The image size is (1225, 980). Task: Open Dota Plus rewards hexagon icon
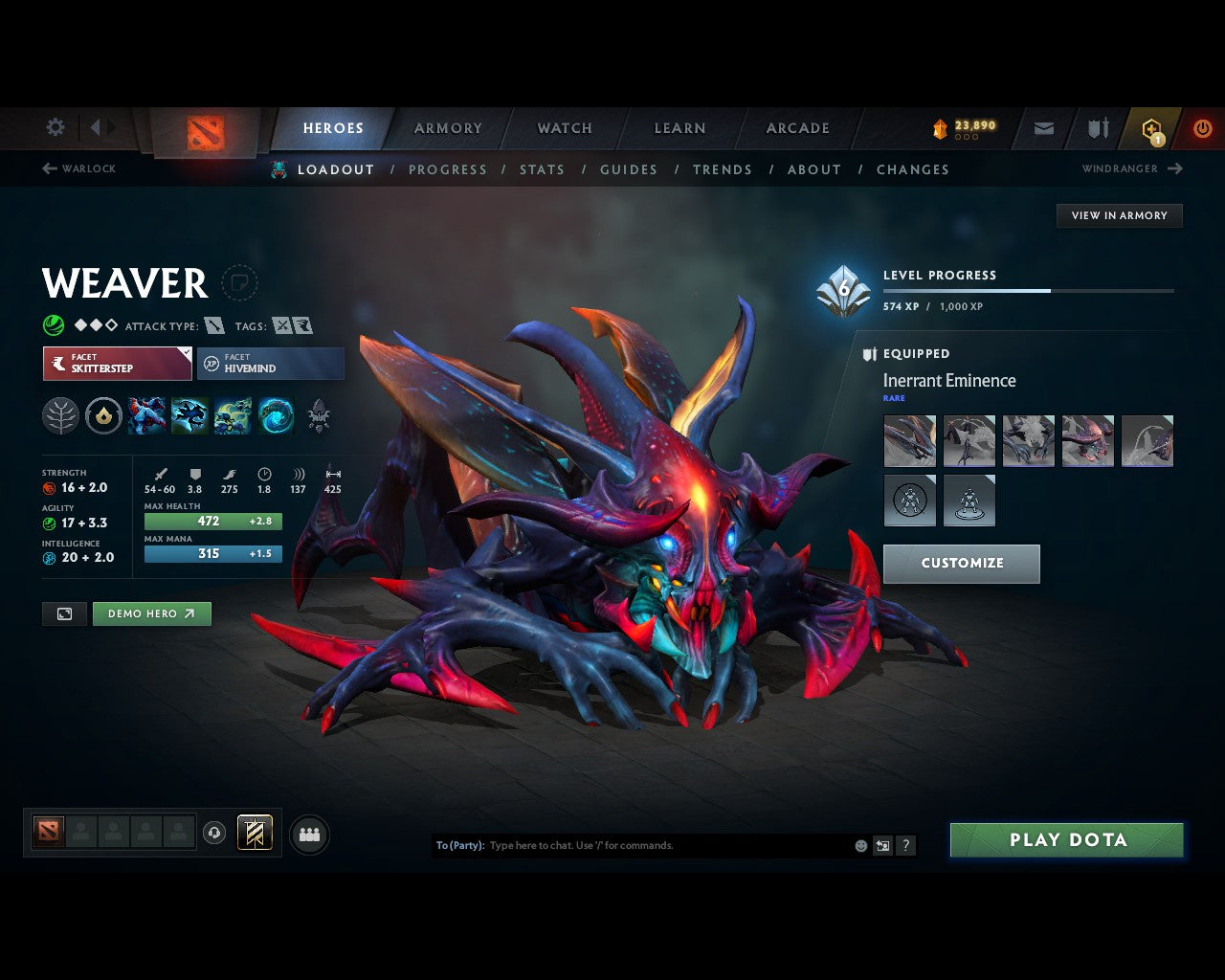[1150, 127]
